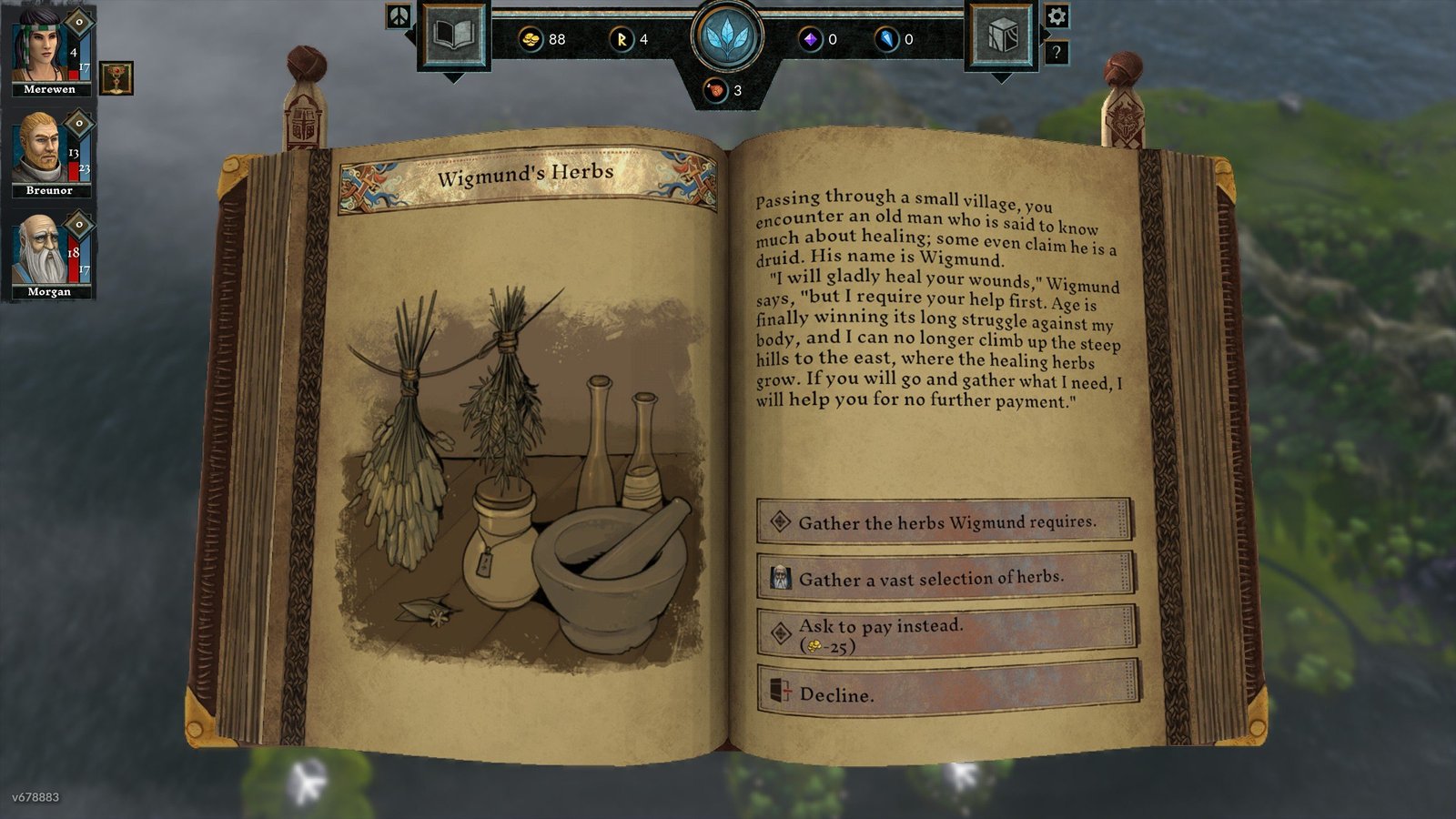Open the open-book journal button
Image resolution: width=1456 pixels, height=819 pixels.
(x=453, y=36)
